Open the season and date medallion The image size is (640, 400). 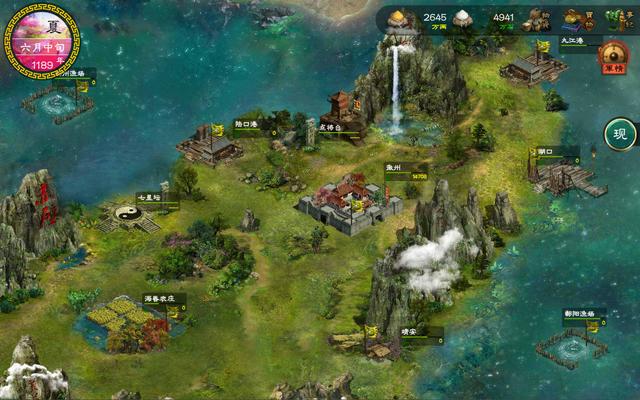pyautogui.click(x=44, y=40)
